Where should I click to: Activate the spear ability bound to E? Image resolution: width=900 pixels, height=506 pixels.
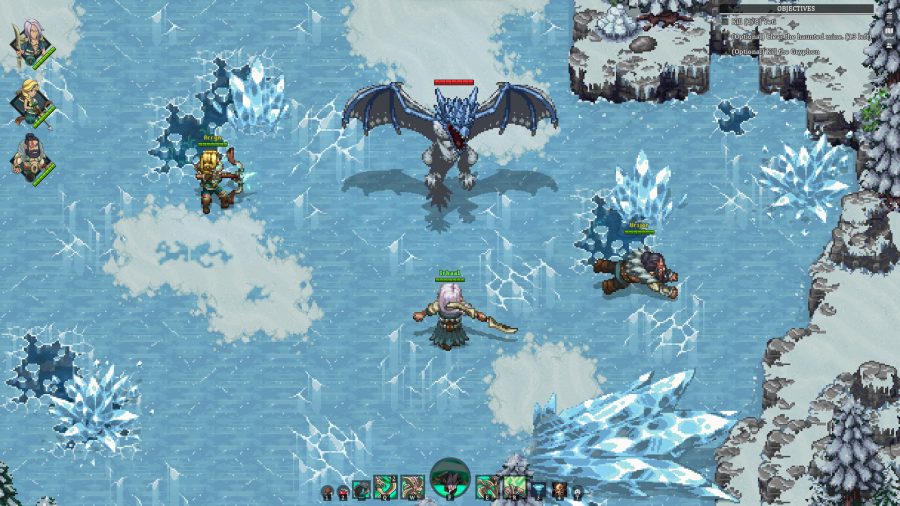488,487
